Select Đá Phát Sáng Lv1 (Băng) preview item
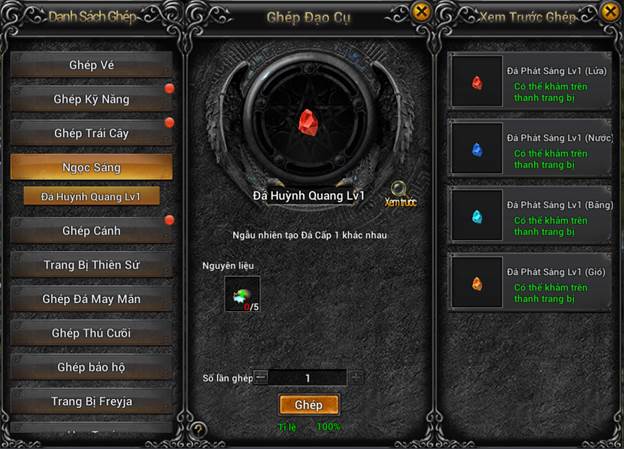This screenshot has height=449, width=624. pyautogui.click(x=529, y=215)
